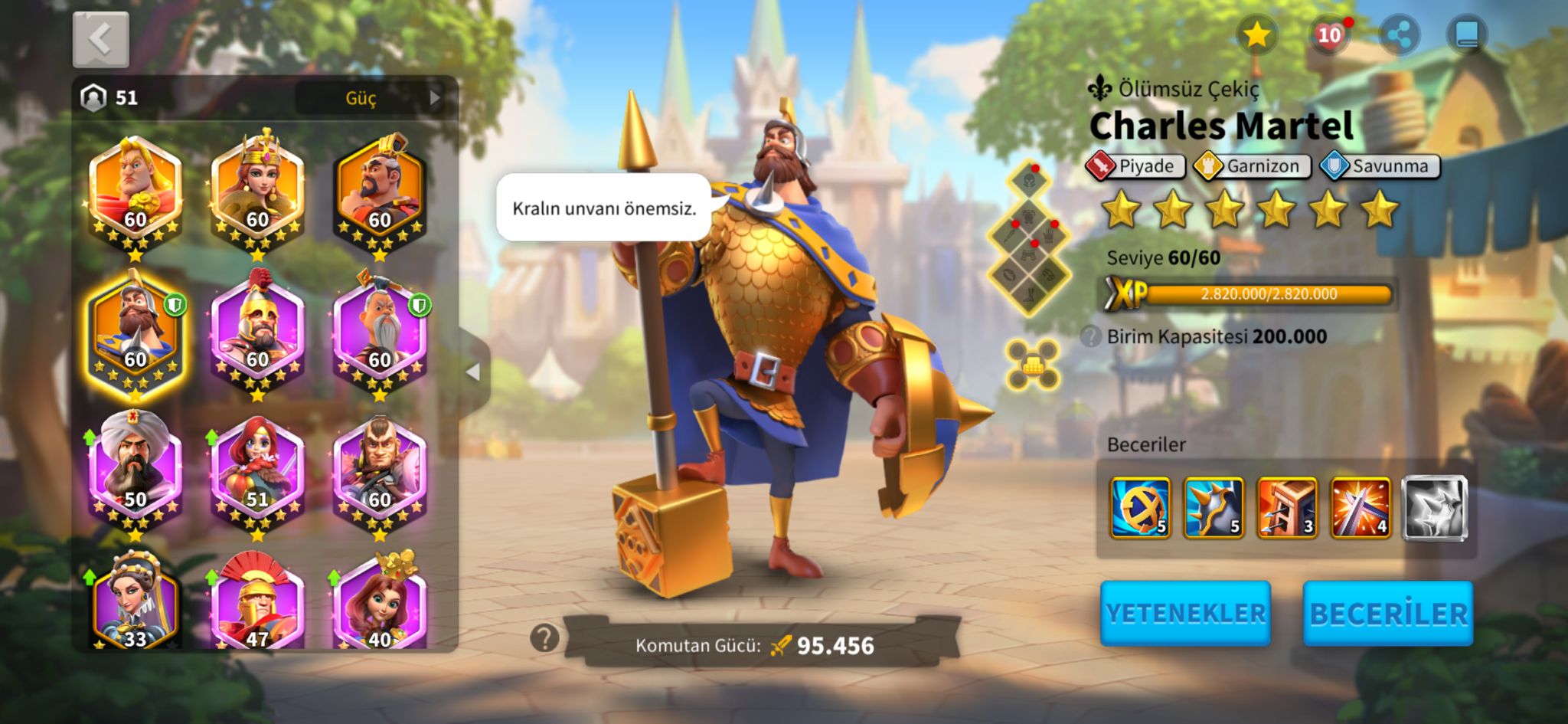
Task: Select the level 51 red-haired commander
Action: (x=257, y=467)
